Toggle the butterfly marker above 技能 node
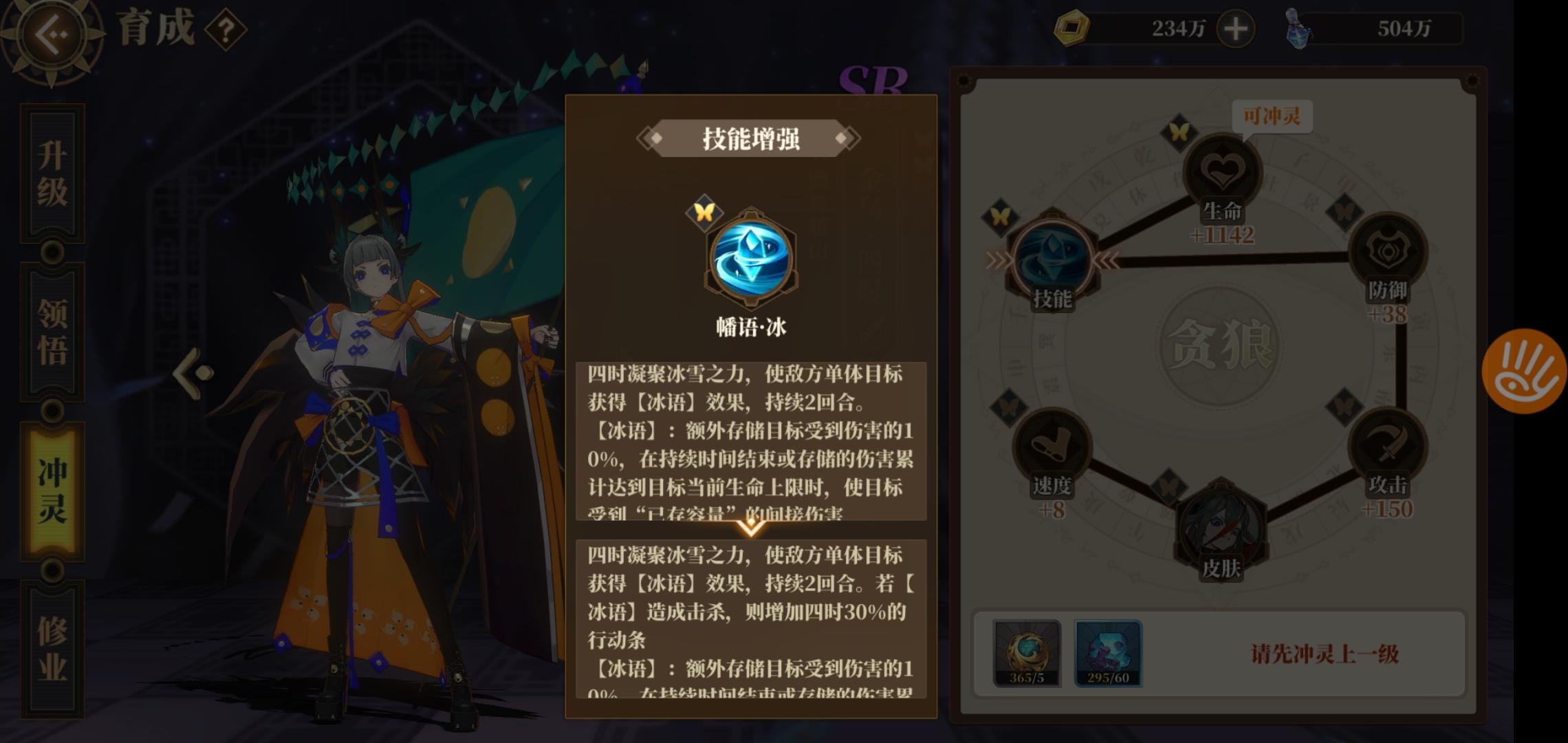 [x=1001, y=216]
